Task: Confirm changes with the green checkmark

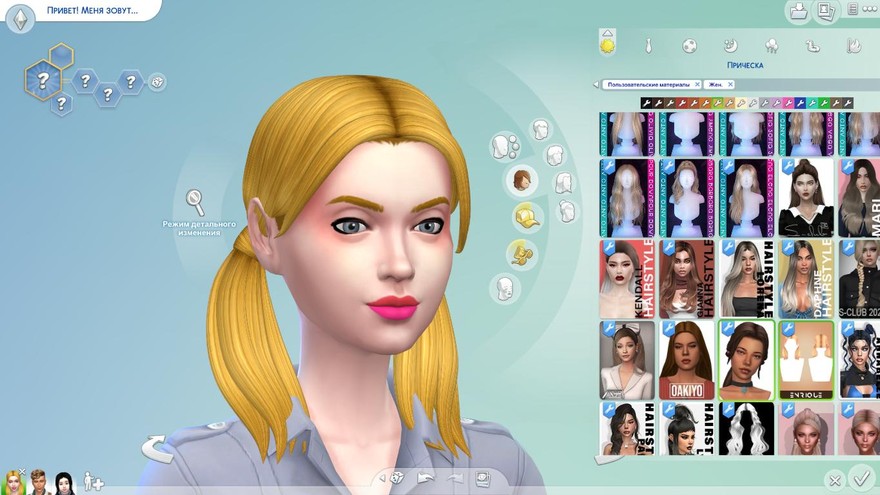Action: point(859,478)
